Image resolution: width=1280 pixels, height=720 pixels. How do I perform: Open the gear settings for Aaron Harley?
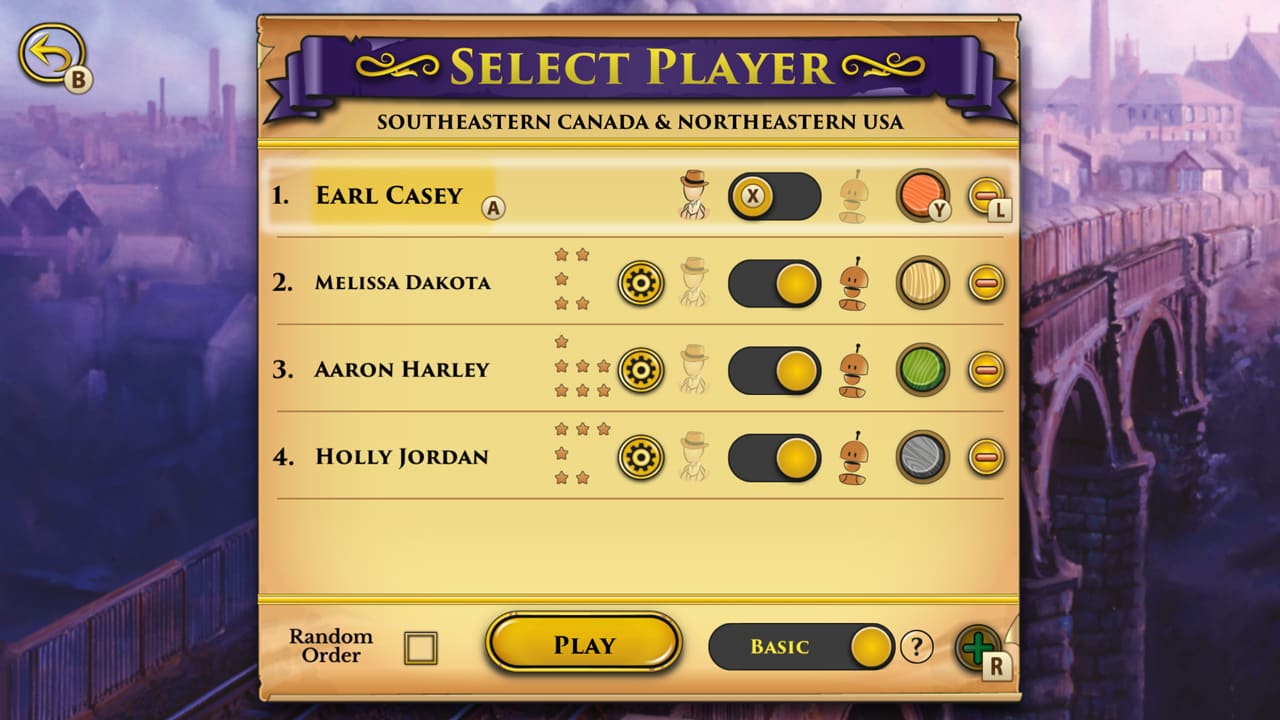point(641,370)
